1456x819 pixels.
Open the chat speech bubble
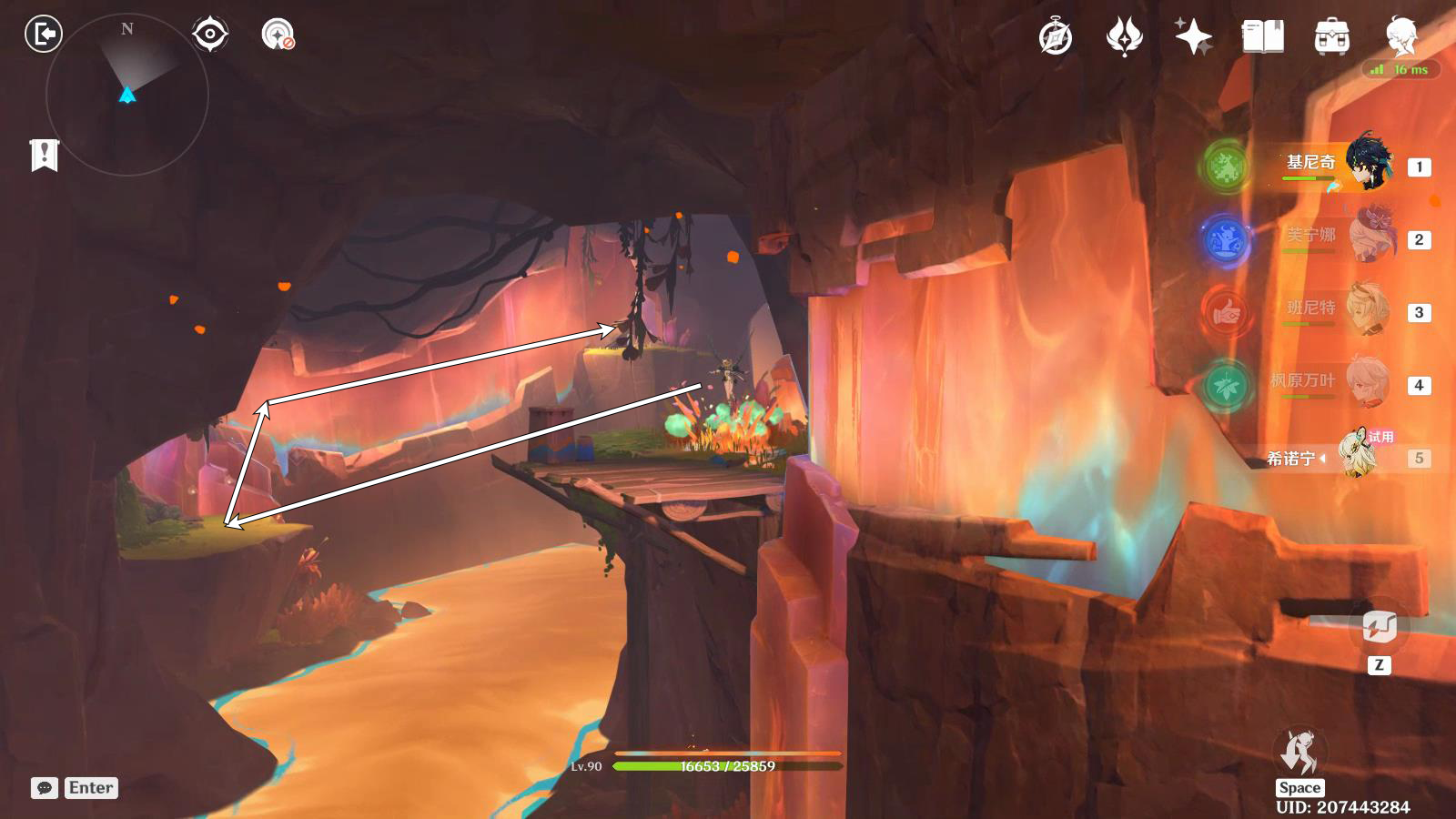tap(45, 788)
